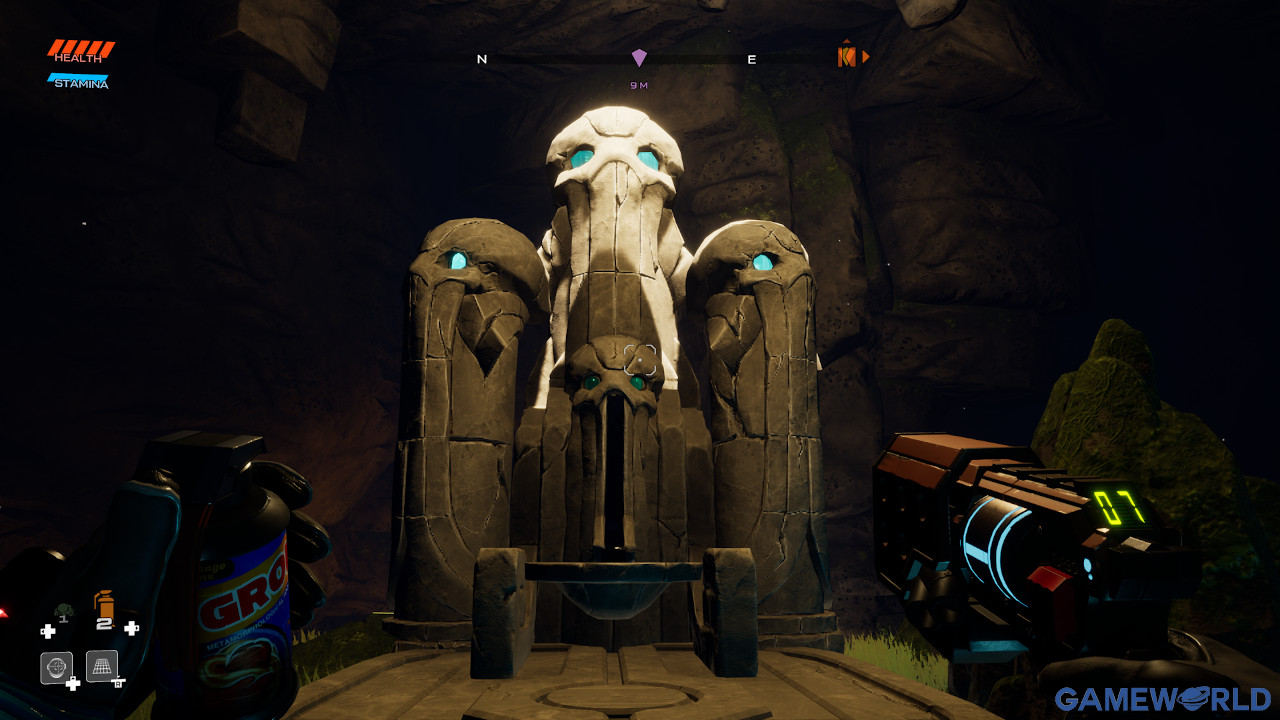1280x720 pixels.
Task: Click the N marker on the compass bar
Action: point(482,58)
